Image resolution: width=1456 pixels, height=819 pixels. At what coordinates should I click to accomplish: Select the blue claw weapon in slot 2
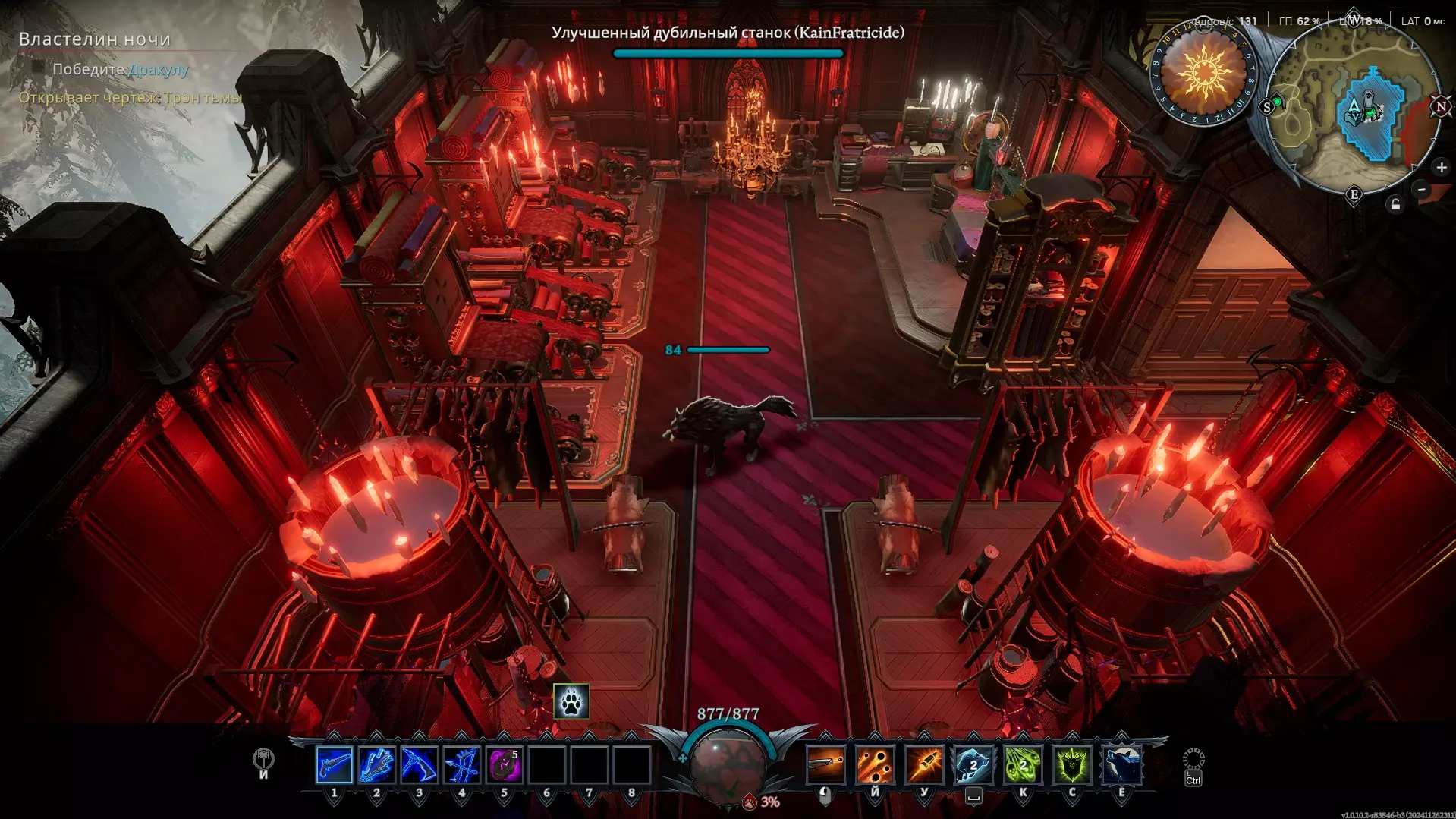(x=376, y=764)
